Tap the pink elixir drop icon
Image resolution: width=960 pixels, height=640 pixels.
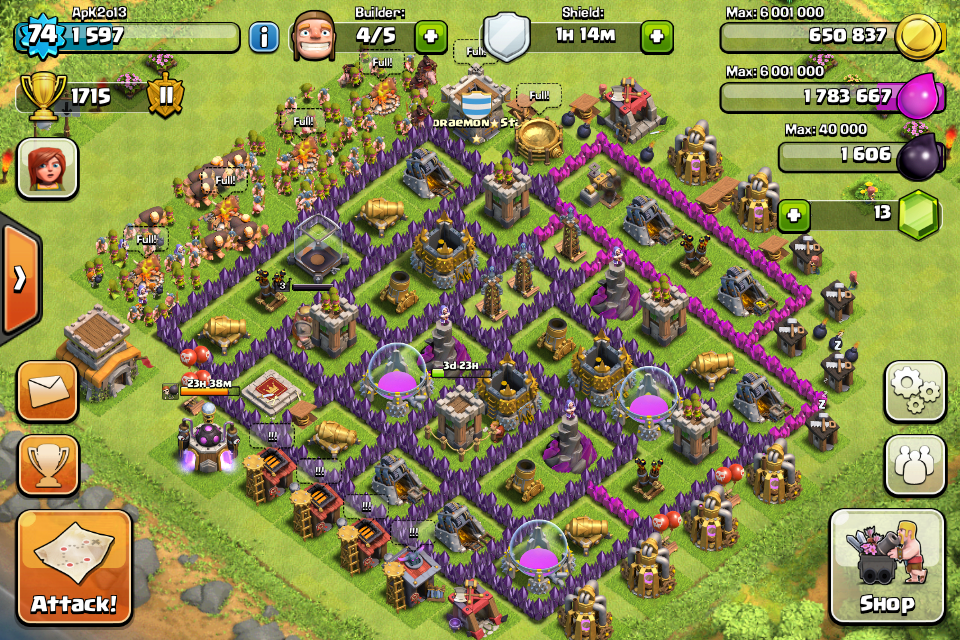pyautogui.click(x=917, y=99)
